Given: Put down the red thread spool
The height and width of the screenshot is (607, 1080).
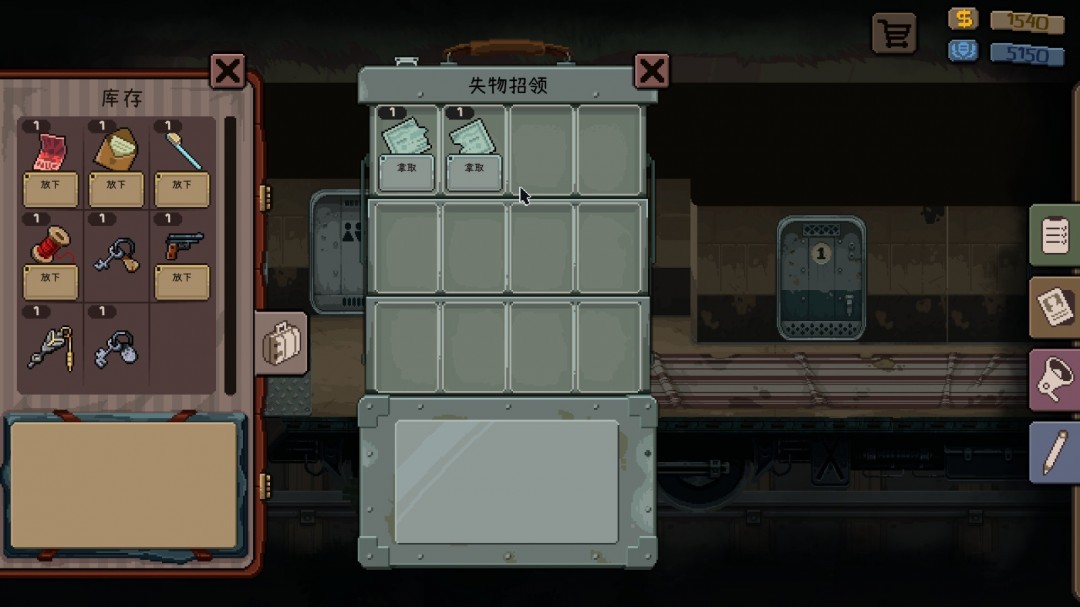Looking at the screenshot, I should tap(50, 280).
